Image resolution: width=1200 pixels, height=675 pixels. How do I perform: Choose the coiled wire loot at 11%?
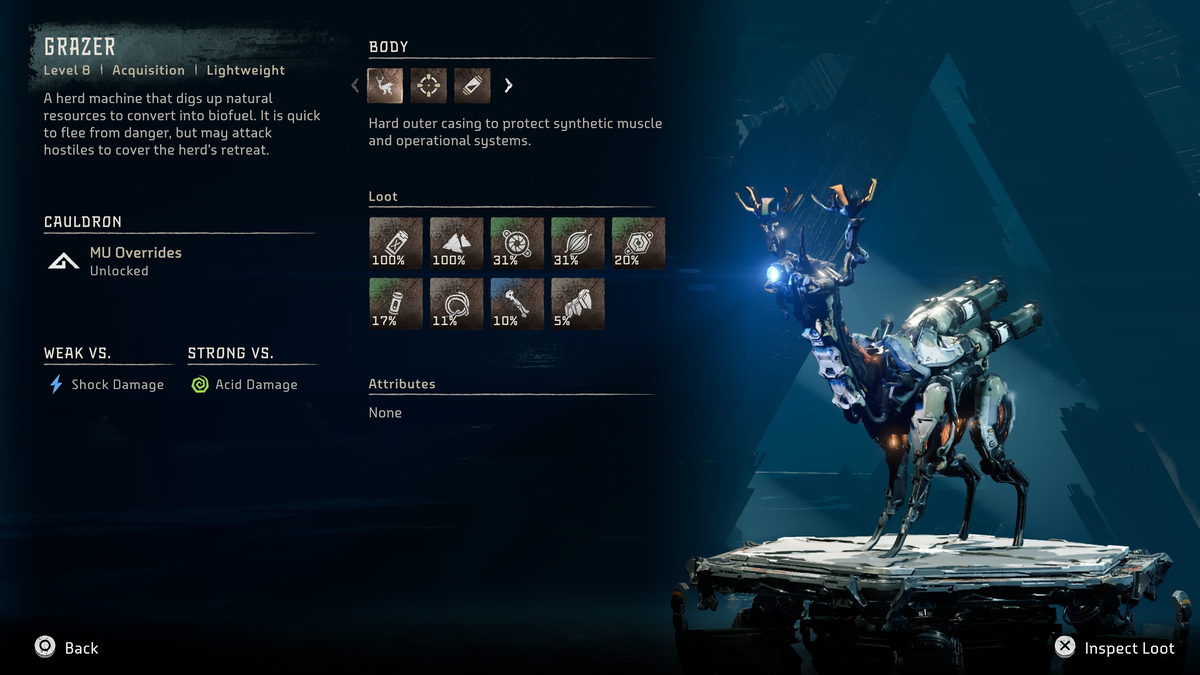pyautogui.click(x=456, y=303)
